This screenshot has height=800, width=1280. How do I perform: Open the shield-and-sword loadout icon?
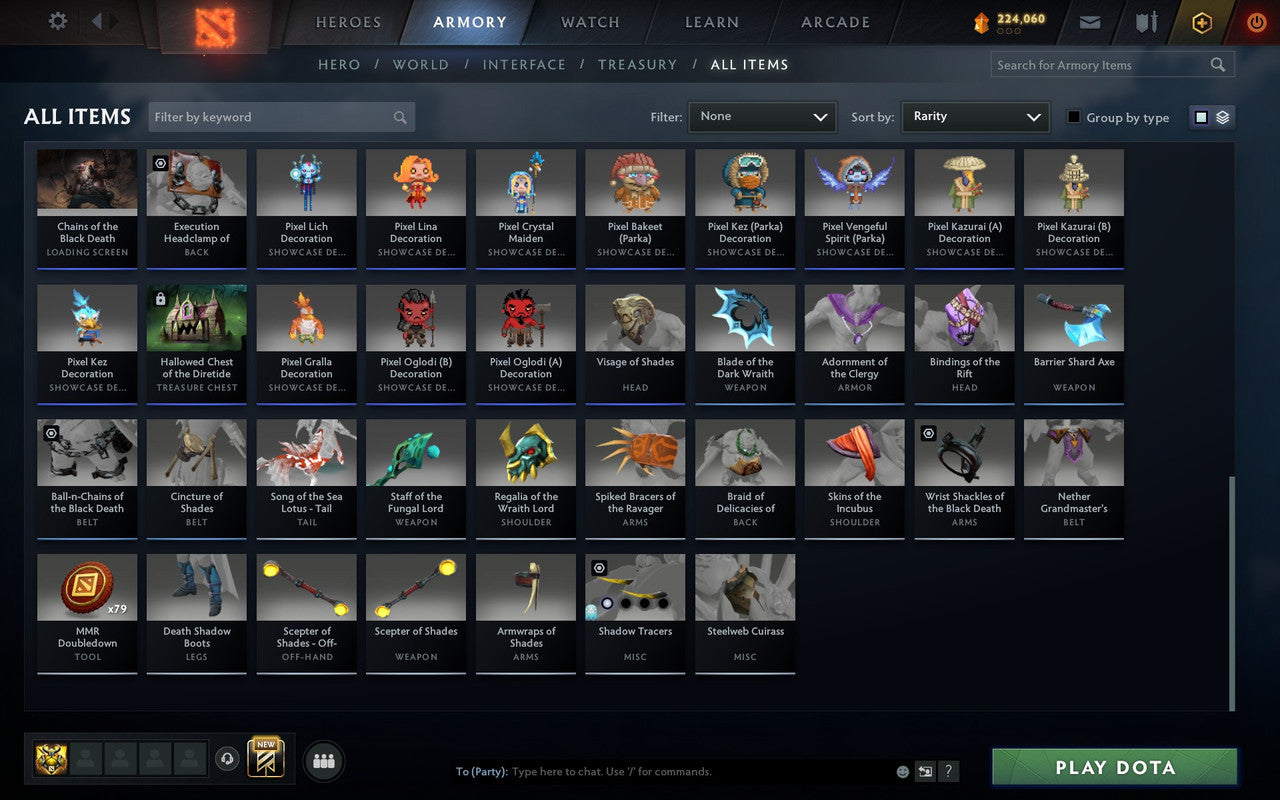pos(1145,22)
